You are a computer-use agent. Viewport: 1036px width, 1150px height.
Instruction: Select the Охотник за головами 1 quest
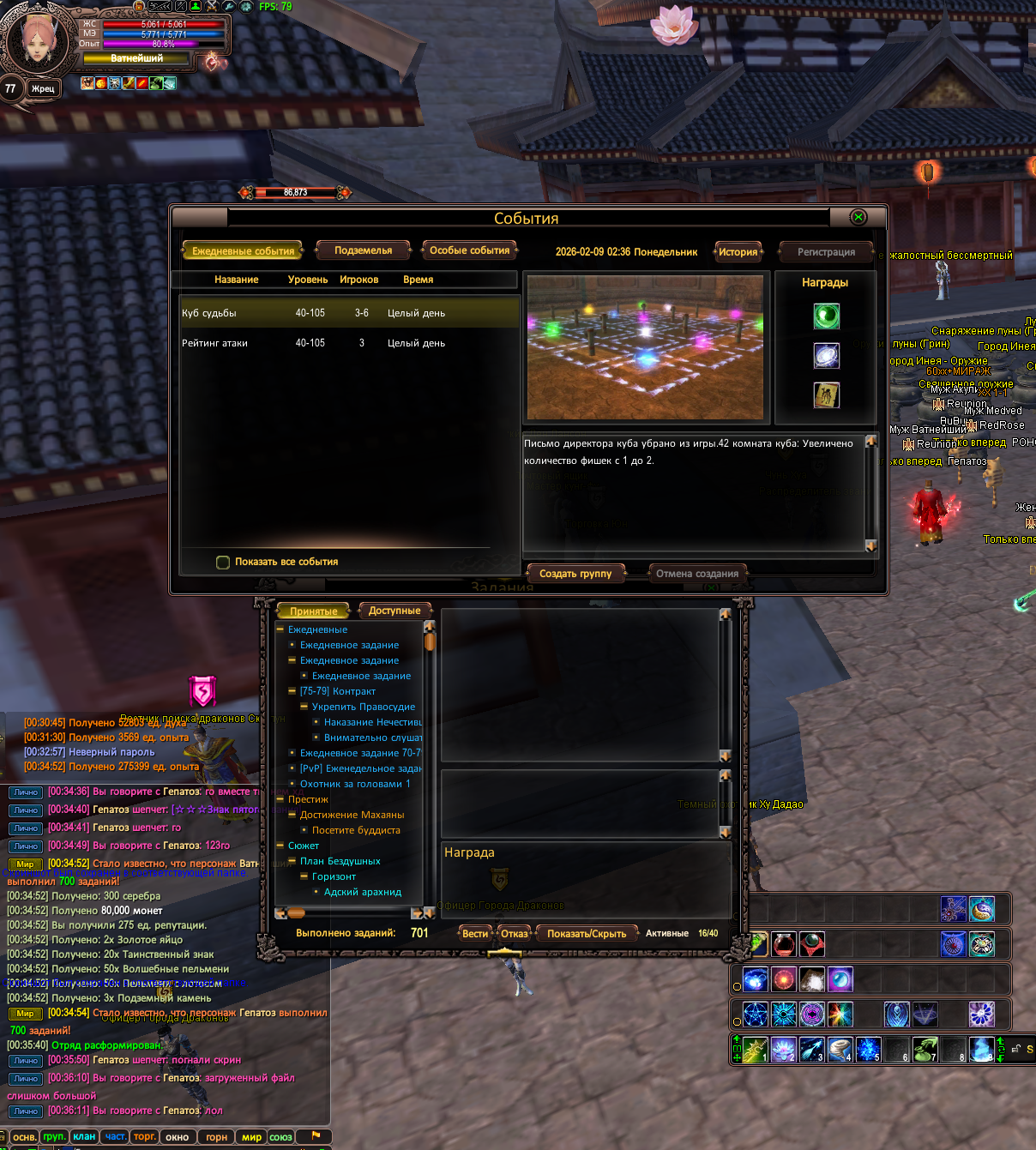point(355,784)
